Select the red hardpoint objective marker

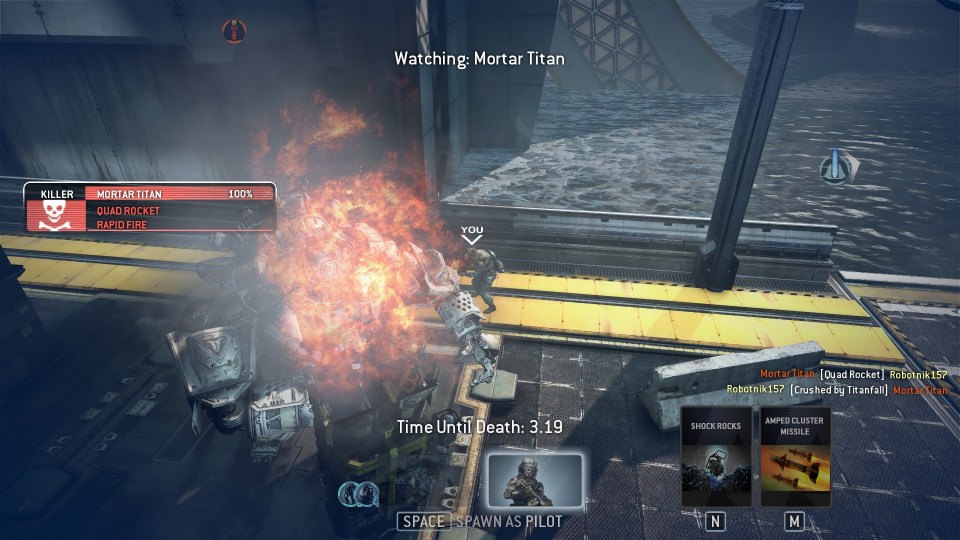233,31
